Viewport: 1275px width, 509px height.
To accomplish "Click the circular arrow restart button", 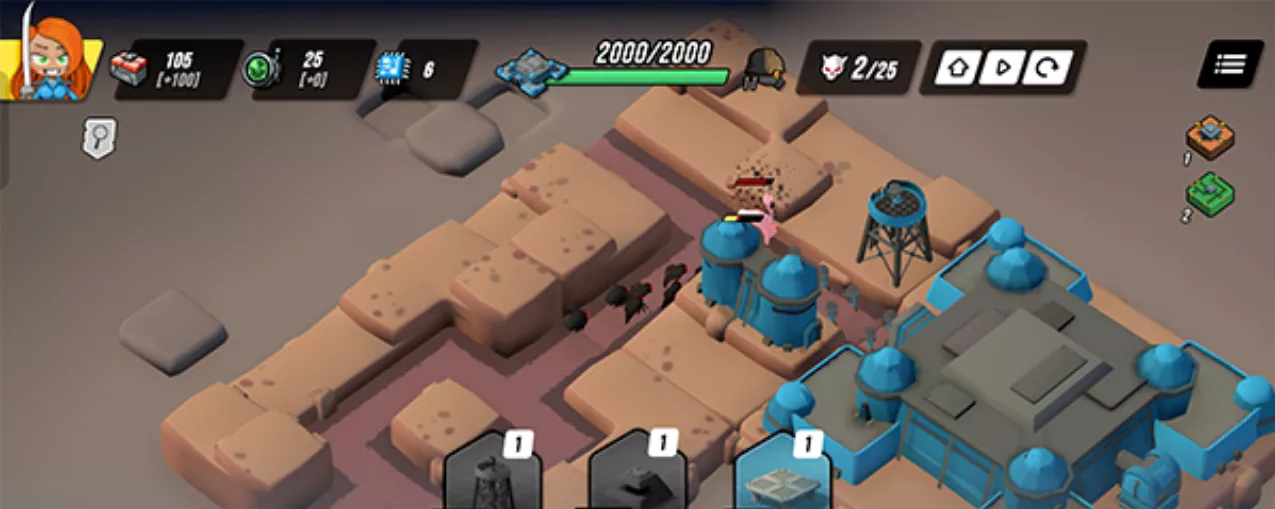I will click(1048, 68).
